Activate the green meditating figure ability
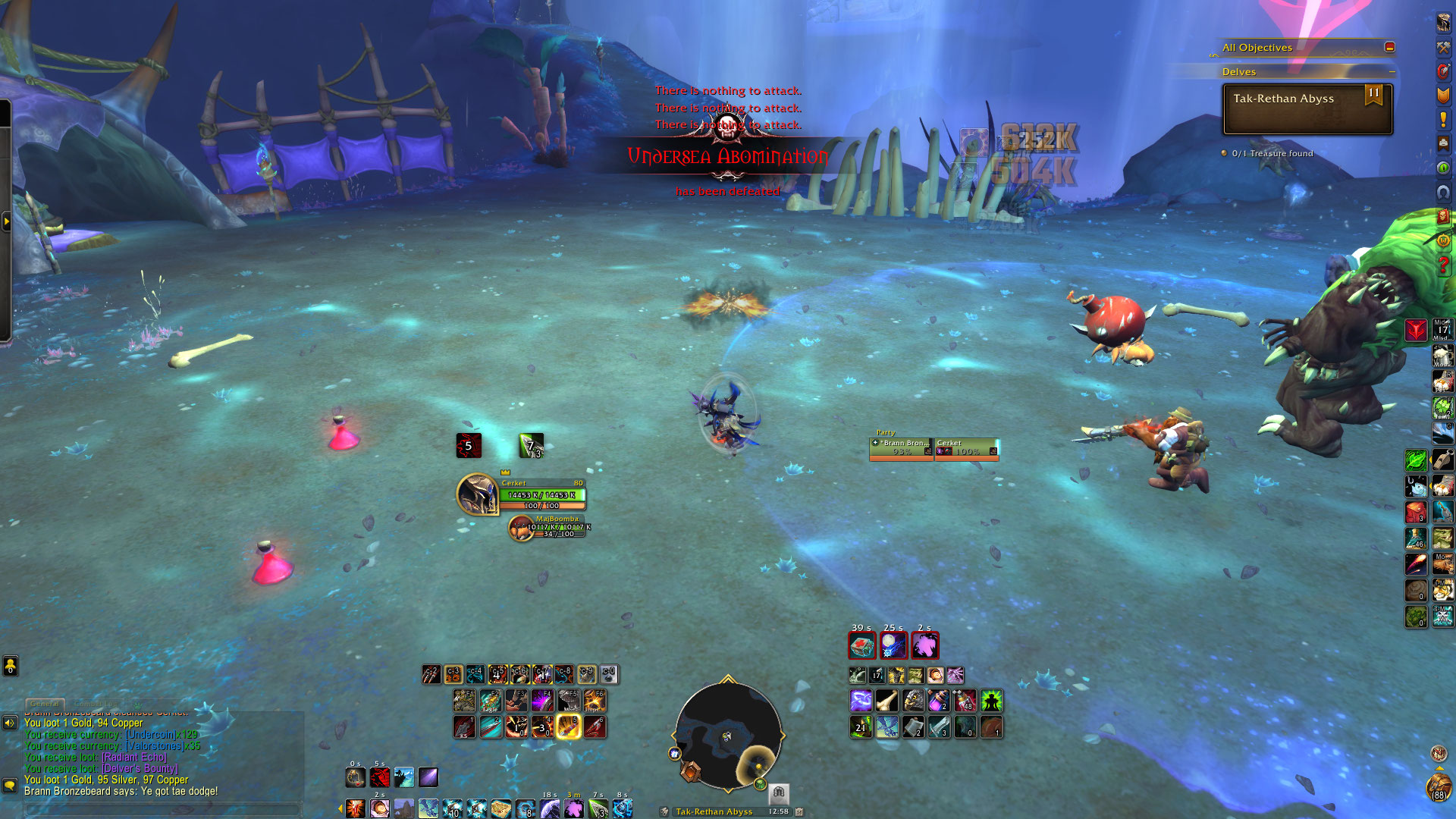Screen dimensions: 1456x819 pyautogui.click(x=991, y=701)
